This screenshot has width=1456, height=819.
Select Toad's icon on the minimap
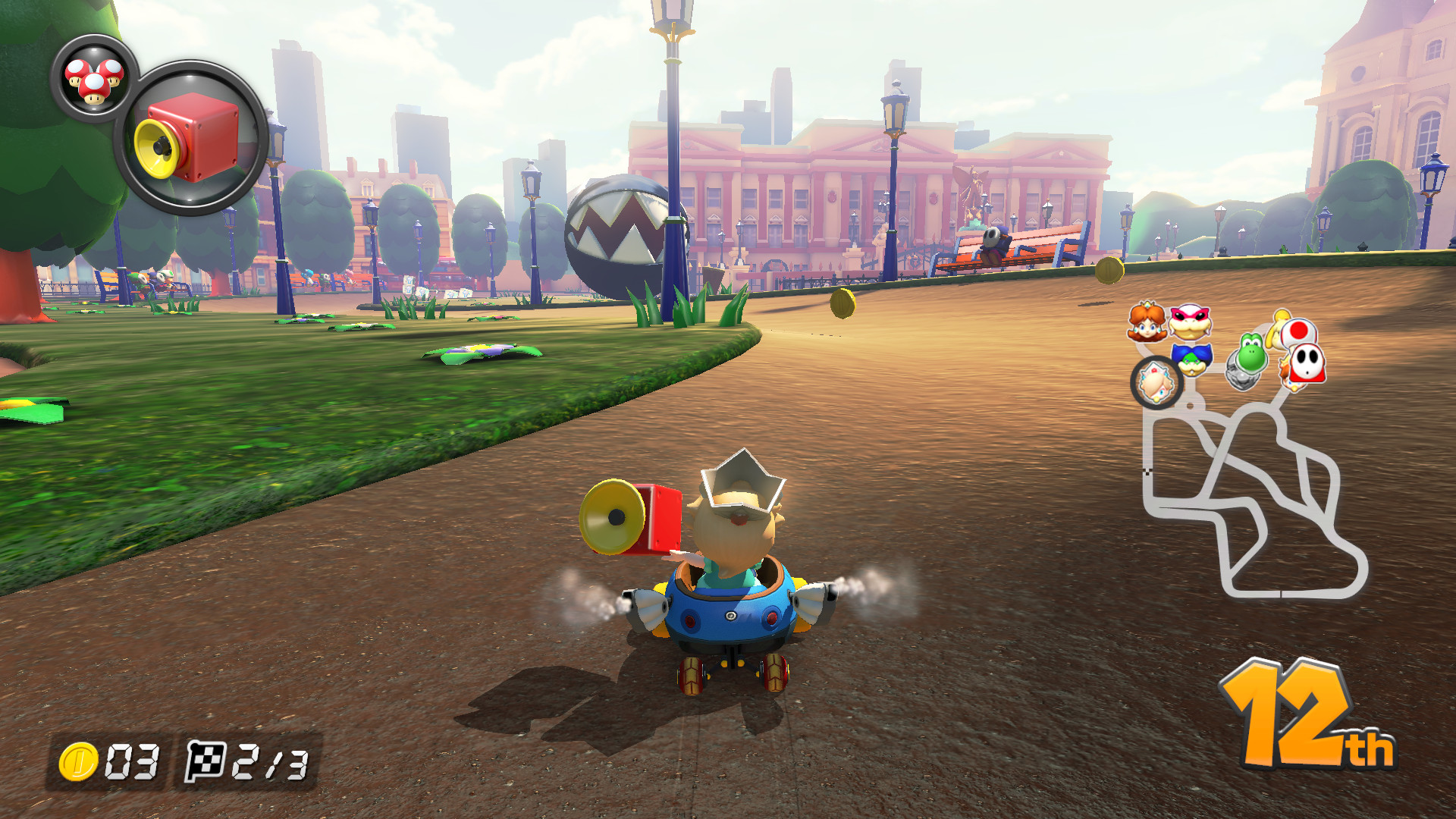[x=1298, y=332]
